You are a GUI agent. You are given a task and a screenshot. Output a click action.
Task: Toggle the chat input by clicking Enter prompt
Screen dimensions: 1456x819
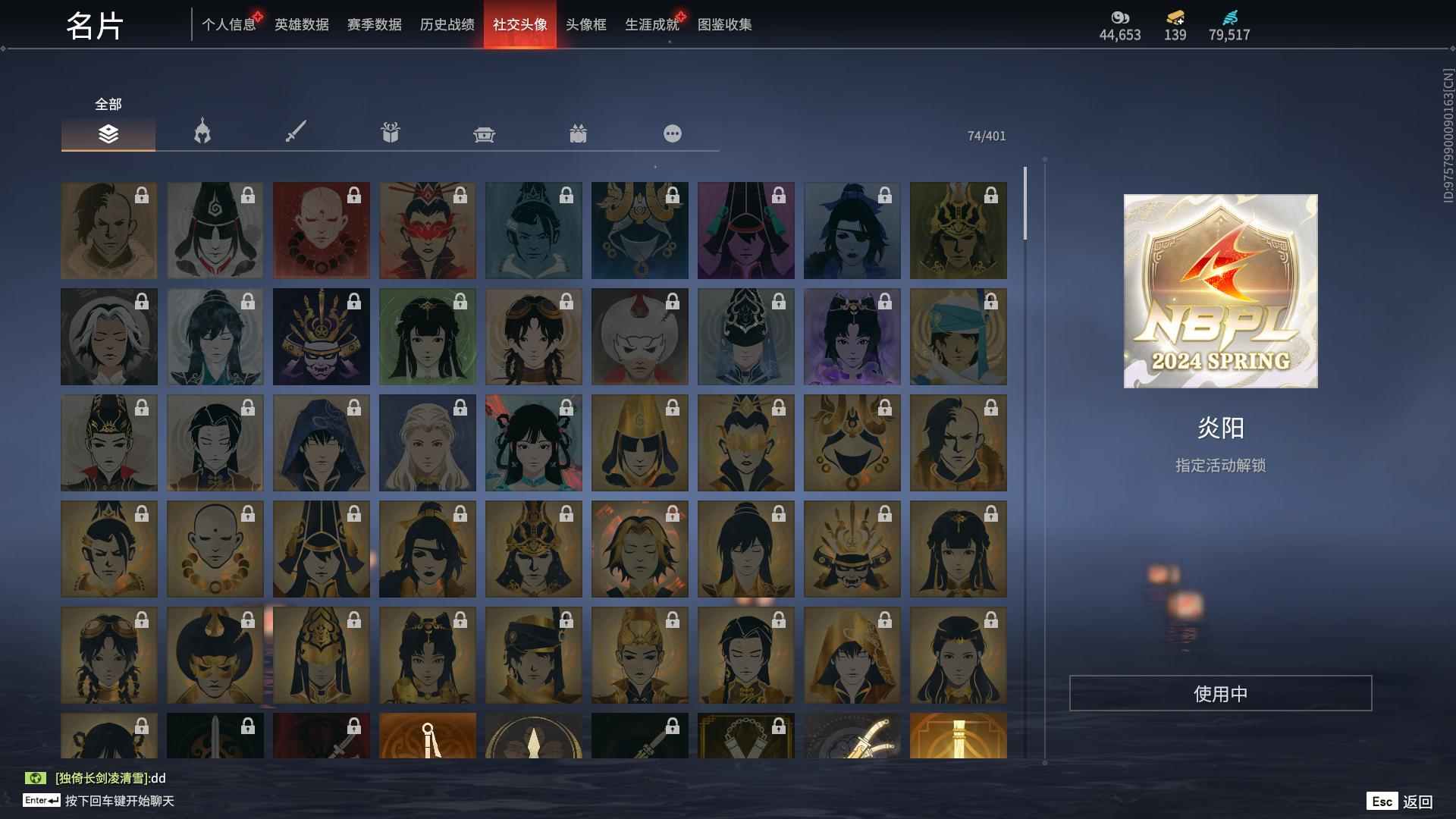click(42, 800)
